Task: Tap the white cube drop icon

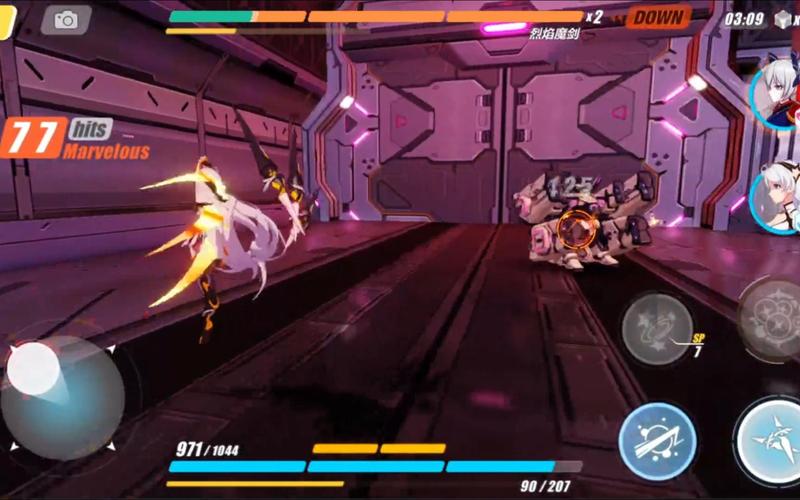Action: click(x=783, y=18)
